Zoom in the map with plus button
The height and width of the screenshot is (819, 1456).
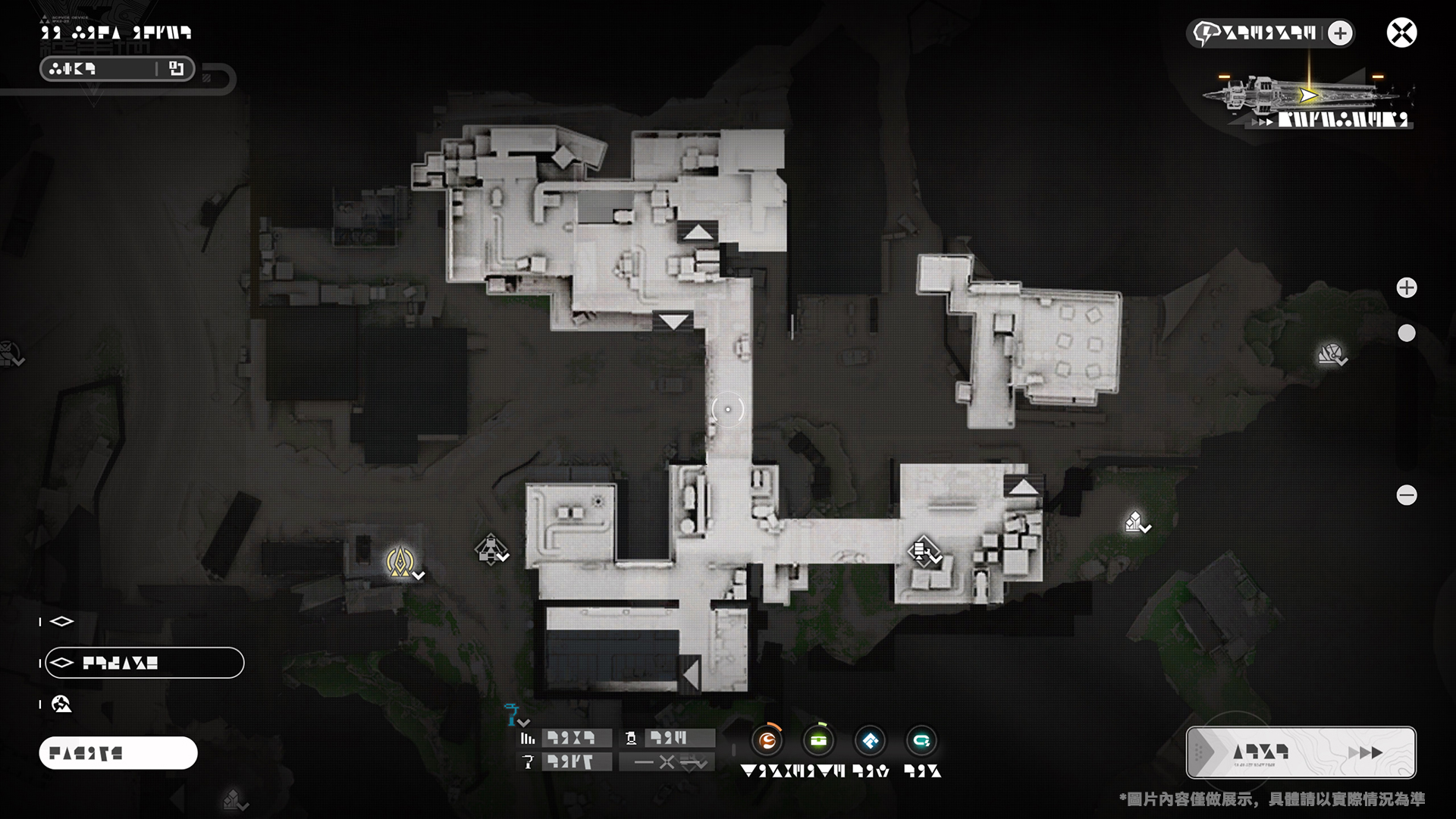coord(1407,287)
